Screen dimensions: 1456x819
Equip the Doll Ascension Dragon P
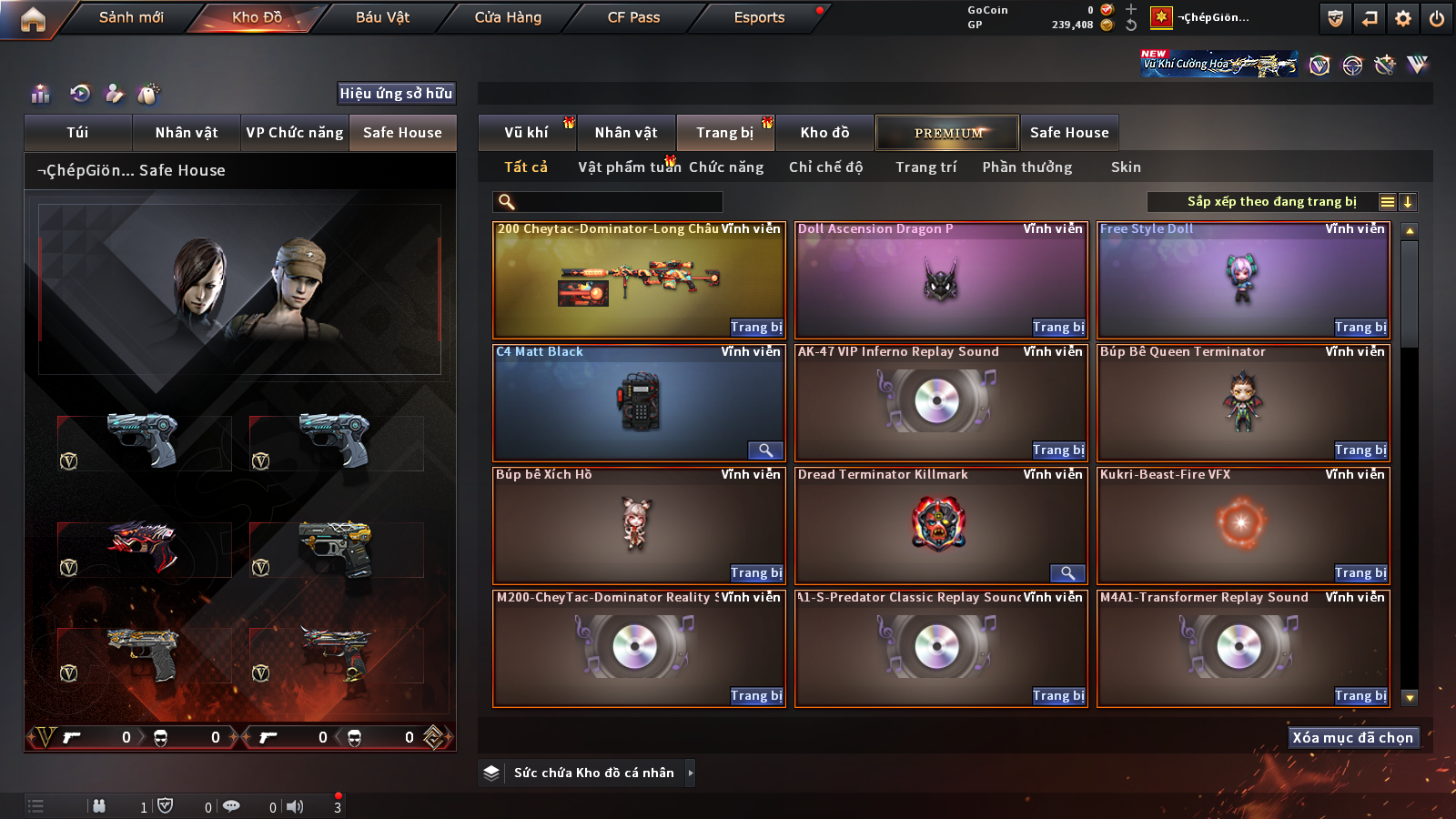[x=1058, y=328]
